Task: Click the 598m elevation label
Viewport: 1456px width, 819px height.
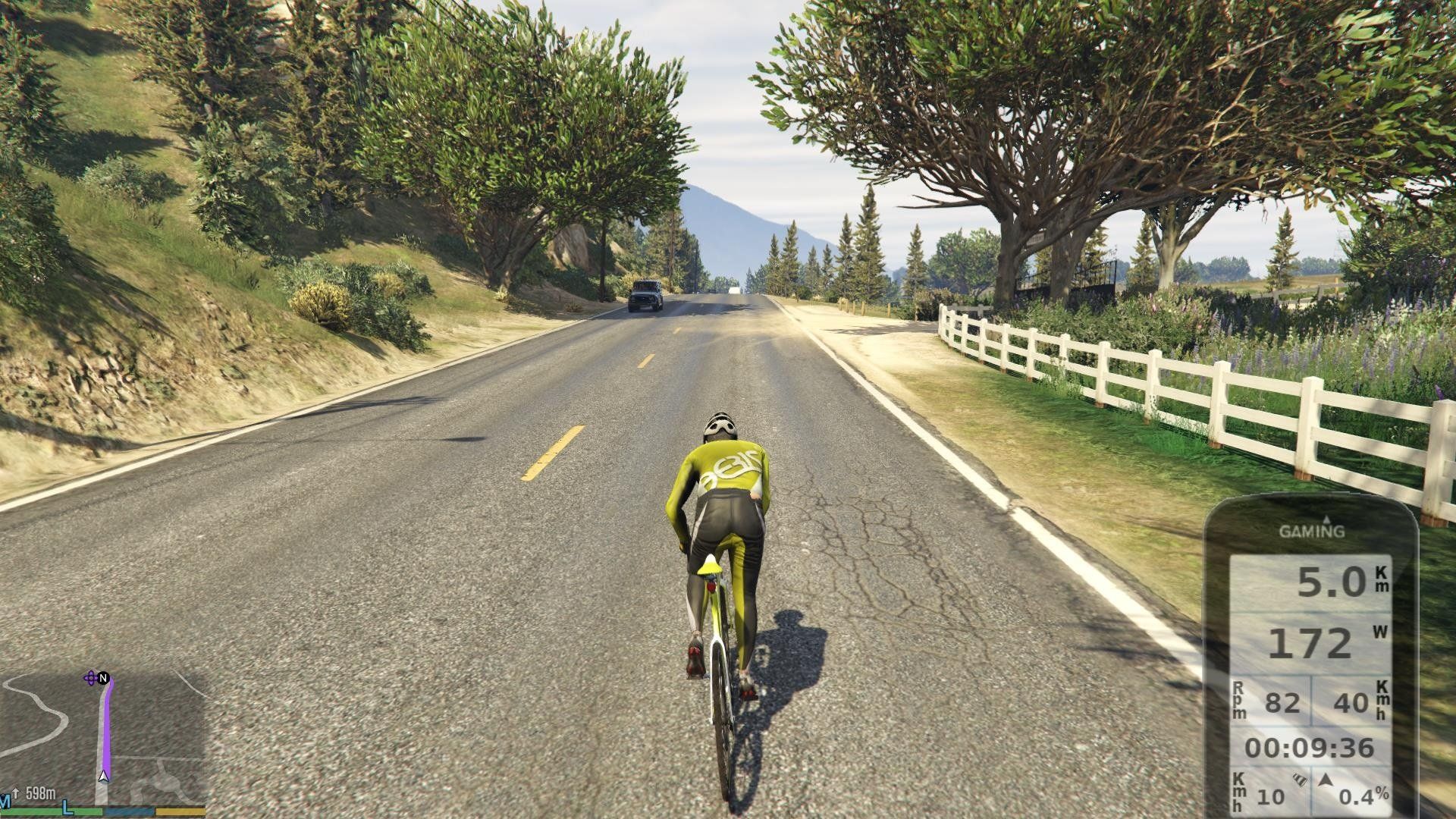Action: pyautogui.click(x=41, y=793)
